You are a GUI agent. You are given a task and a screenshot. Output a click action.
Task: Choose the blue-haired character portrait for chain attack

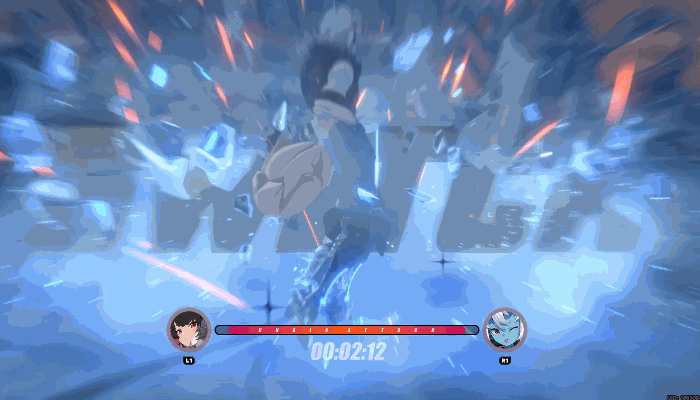tap(505, 329)
